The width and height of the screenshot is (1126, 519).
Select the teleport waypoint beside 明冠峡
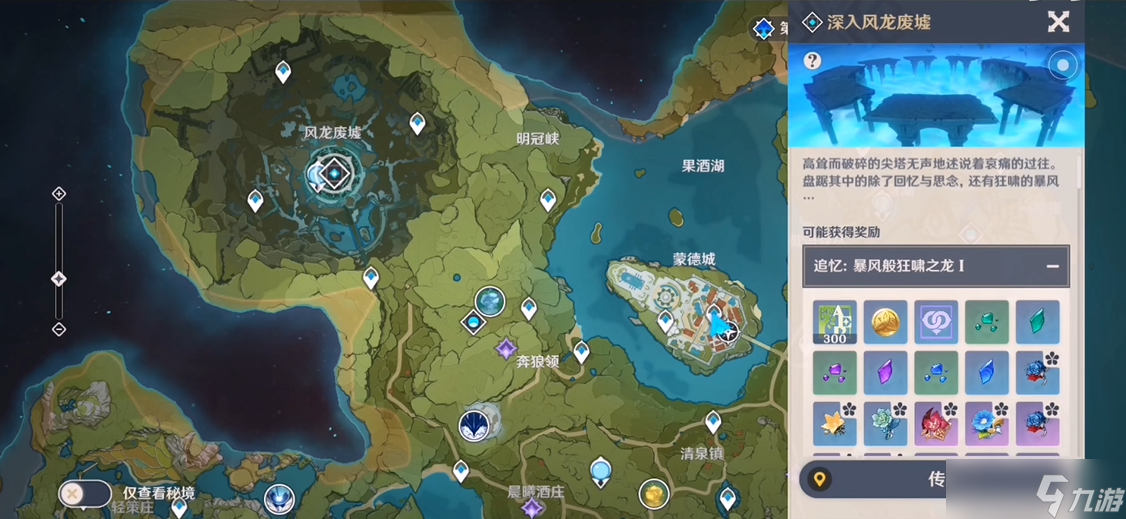(x=548, y=200)
